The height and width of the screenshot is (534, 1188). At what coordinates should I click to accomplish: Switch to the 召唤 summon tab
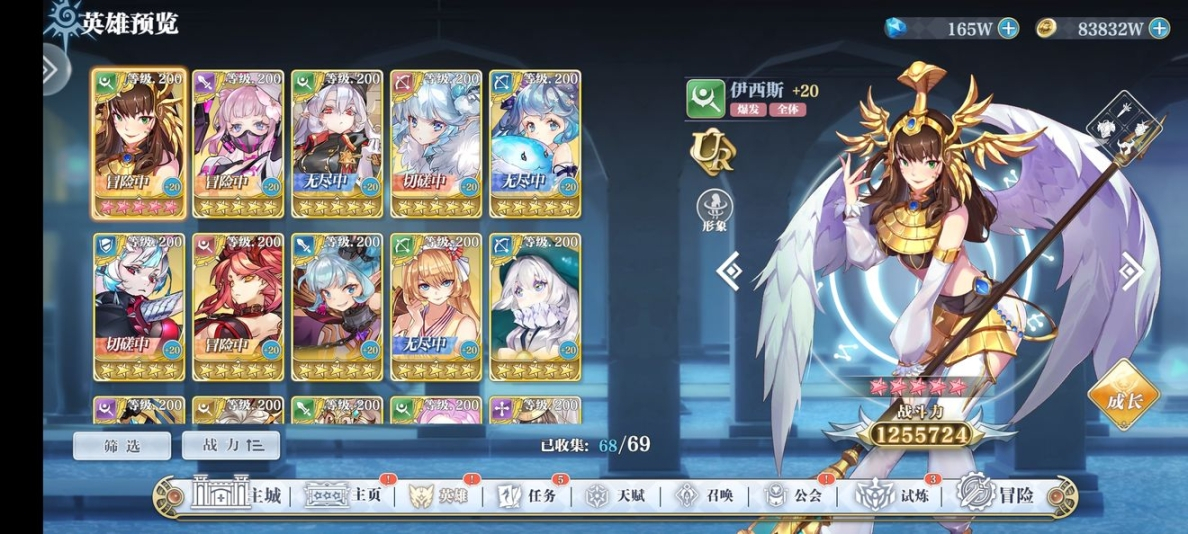pyautogui.click(x=705, y=495)
